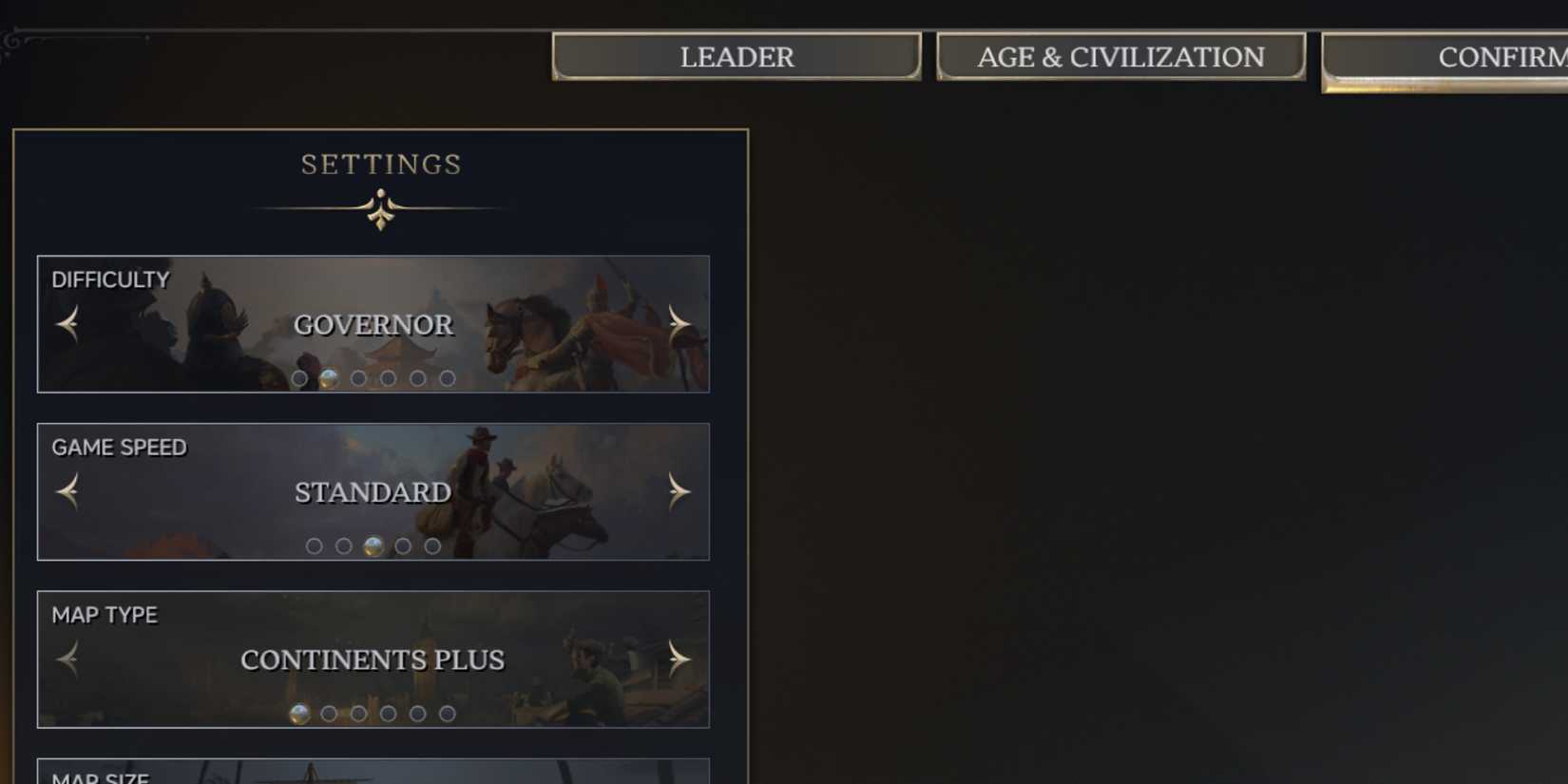The image size is (1568, 784).
Task: Click the flourish icon in the top-left corner
Action: point(10,38)
